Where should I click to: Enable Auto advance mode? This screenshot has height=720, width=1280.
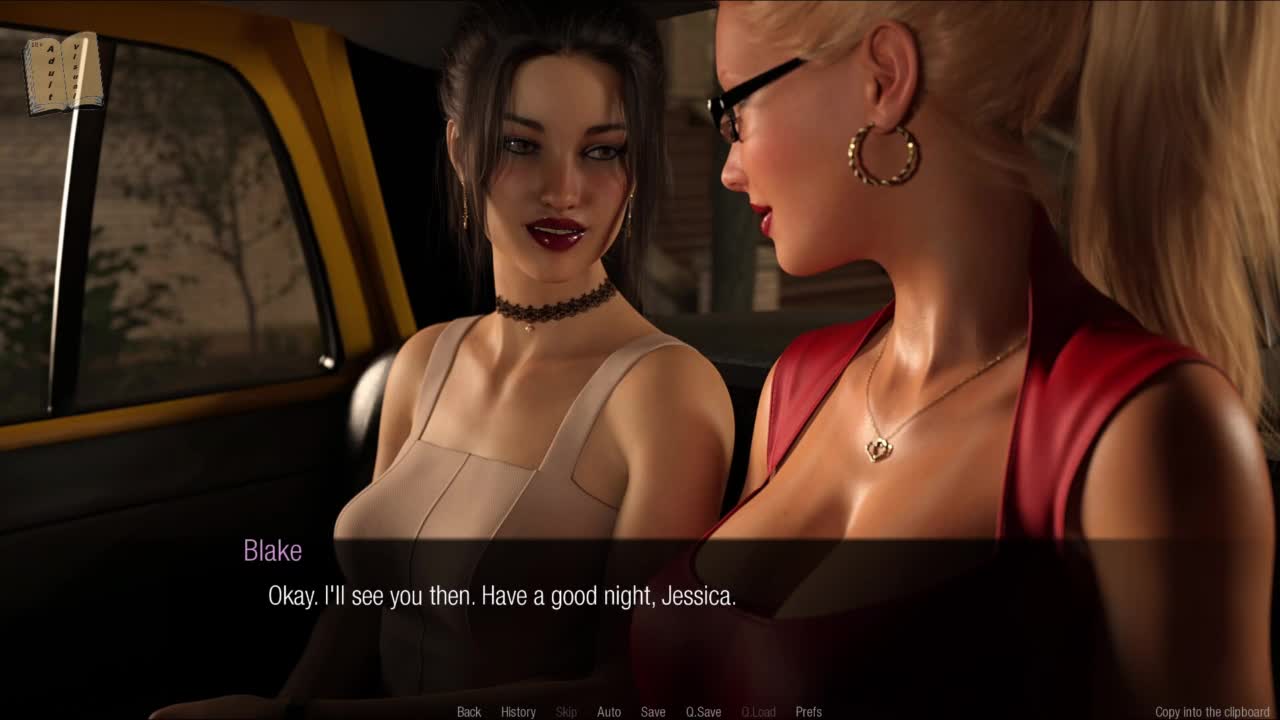click(609, 712)
